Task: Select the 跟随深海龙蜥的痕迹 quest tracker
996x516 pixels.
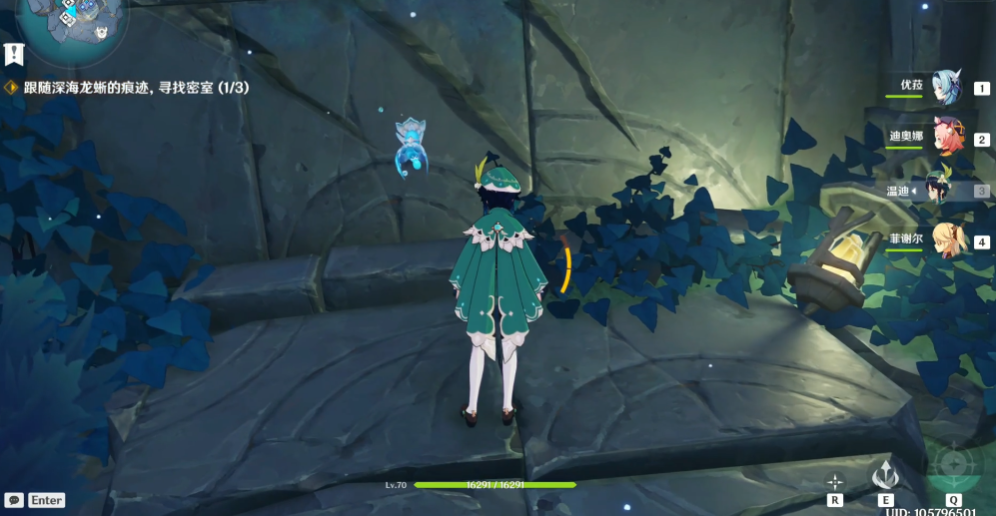Action: [135, 88]
